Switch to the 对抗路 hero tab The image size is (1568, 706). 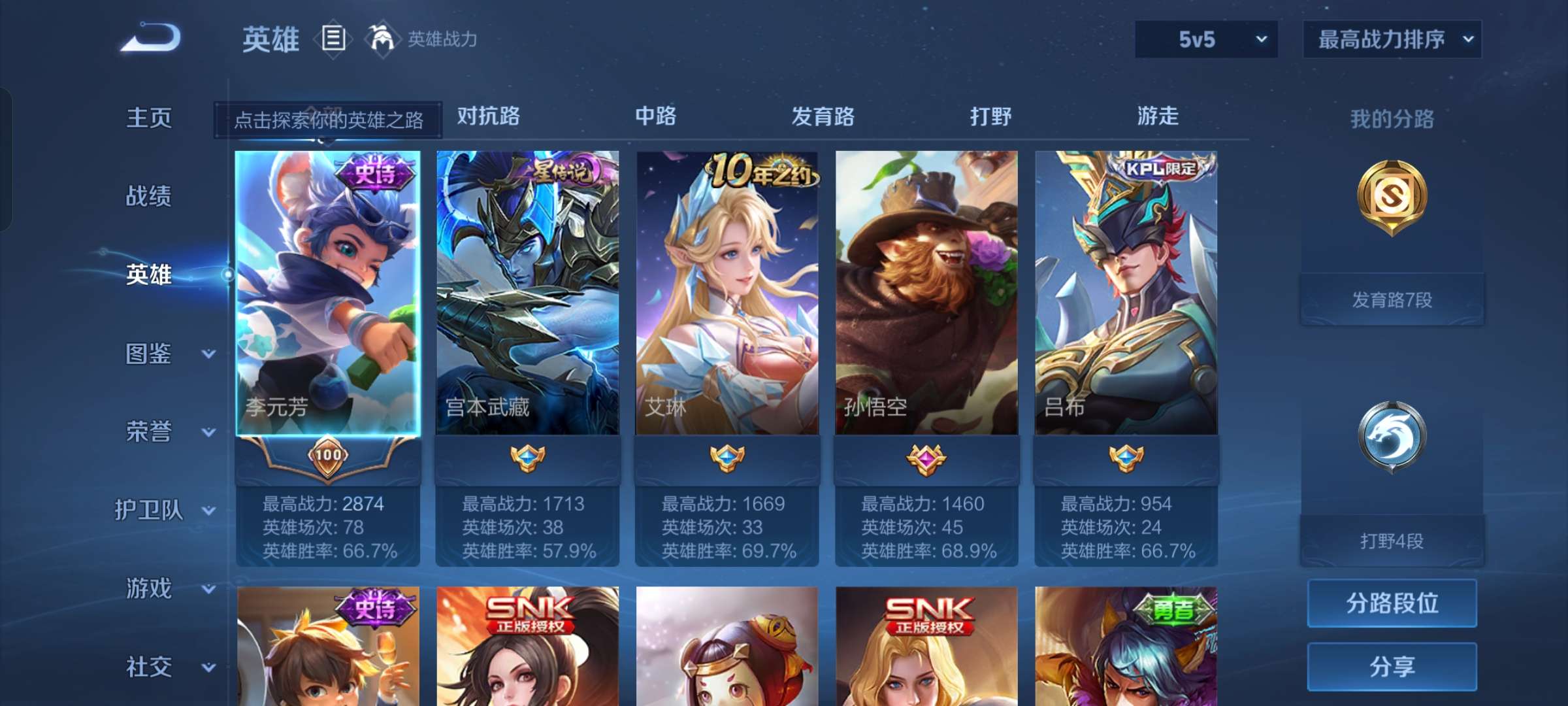pos(487,116)
